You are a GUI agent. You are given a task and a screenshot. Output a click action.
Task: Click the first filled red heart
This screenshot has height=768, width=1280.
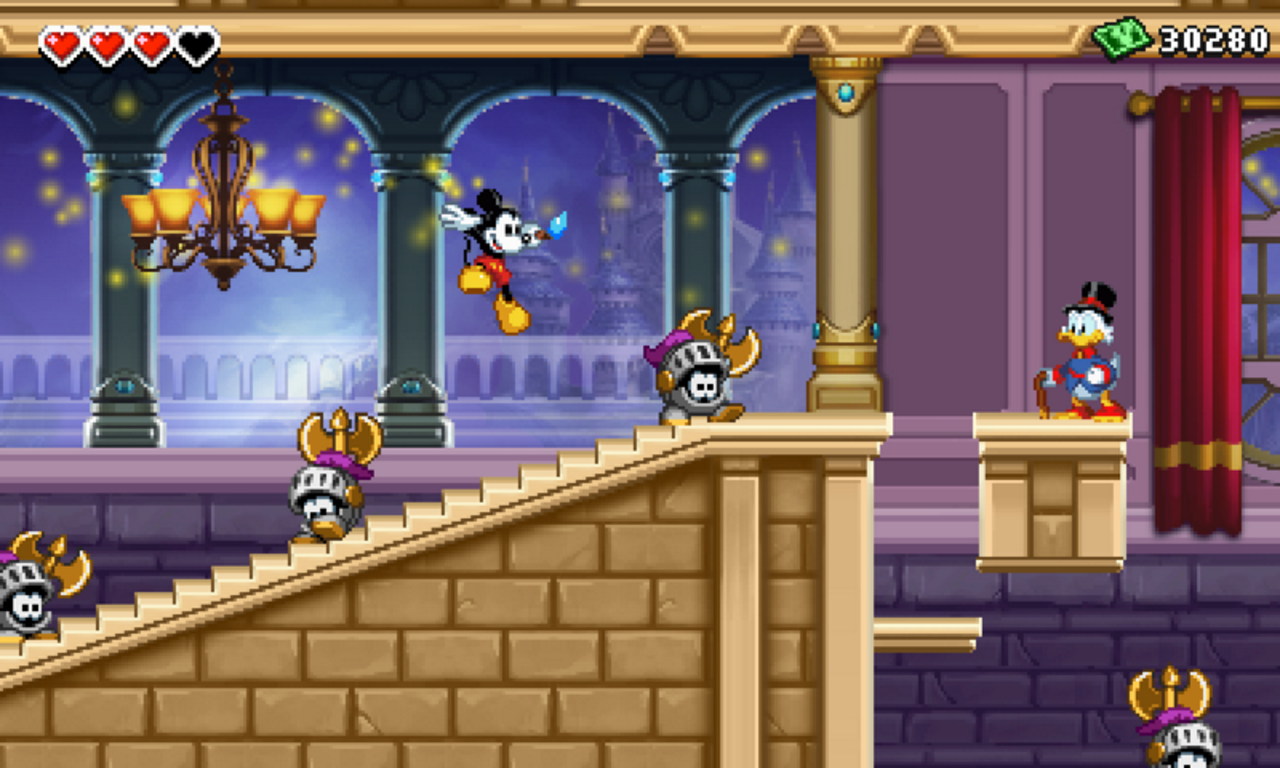[x=63, y=42]
